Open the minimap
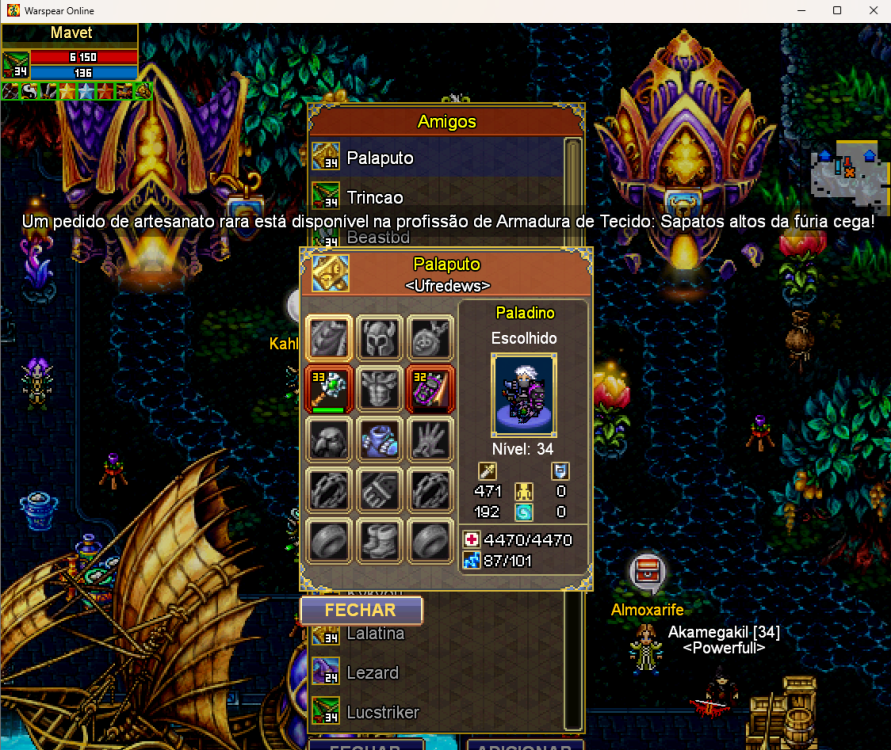The image size is (891, 750). [x=848, y=167]
